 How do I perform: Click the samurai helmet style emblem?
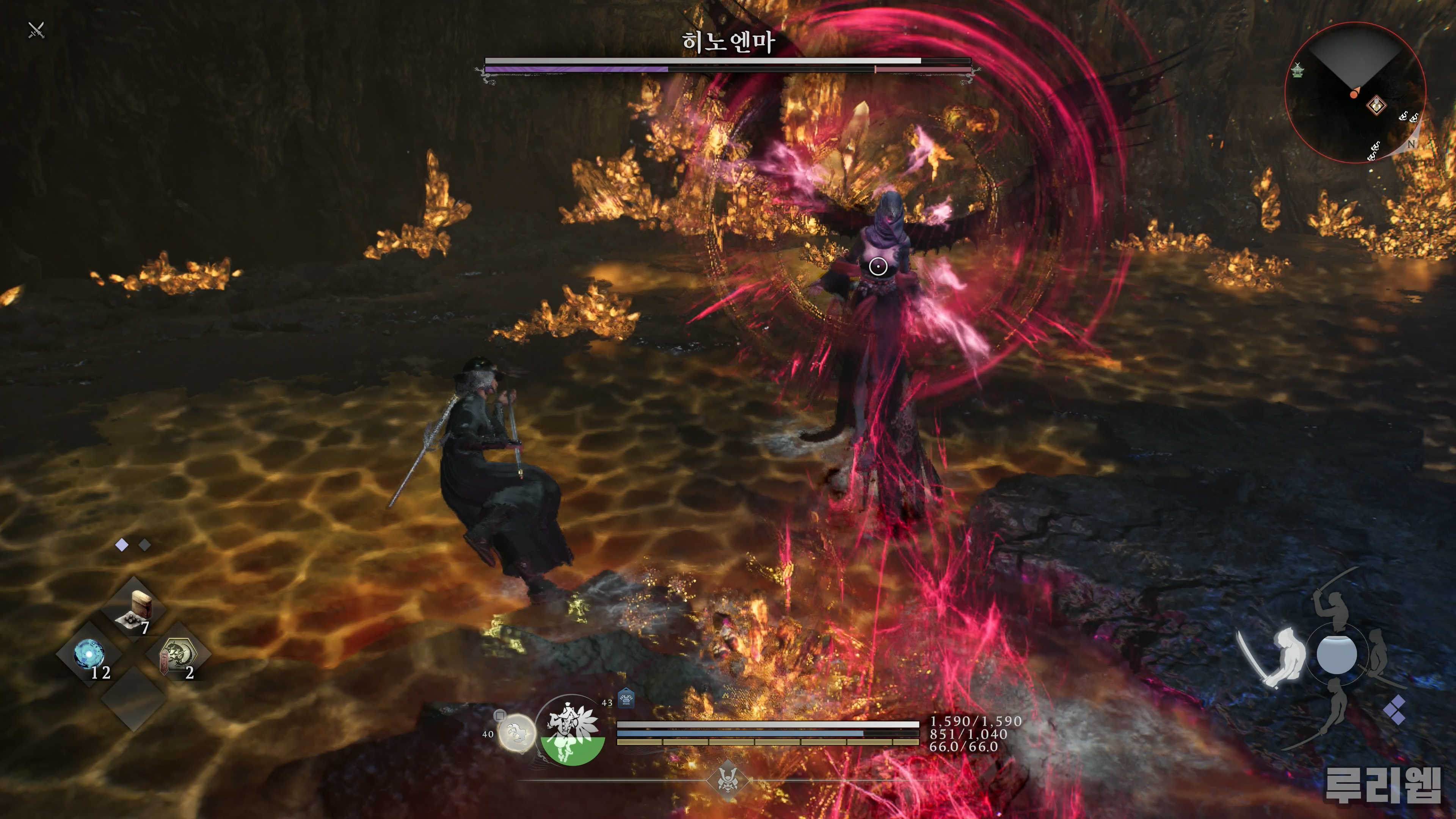(727, 780)
